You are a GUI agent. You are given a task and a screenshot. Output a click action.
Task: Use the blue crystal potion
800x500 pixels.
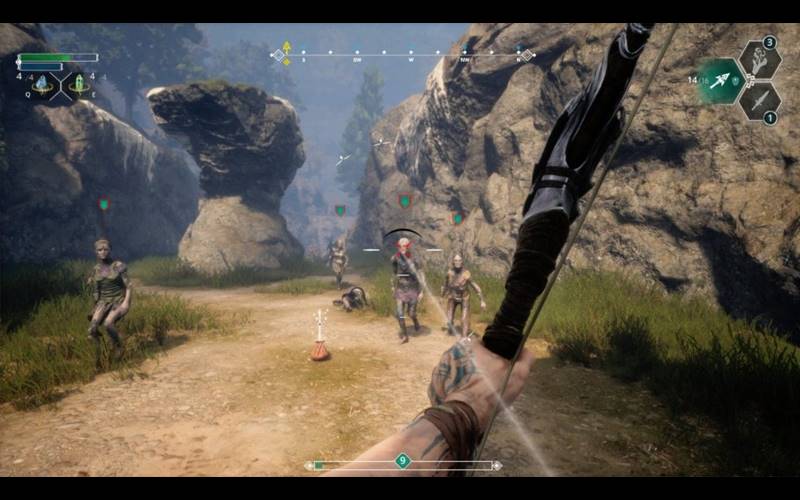coord(42,84)
